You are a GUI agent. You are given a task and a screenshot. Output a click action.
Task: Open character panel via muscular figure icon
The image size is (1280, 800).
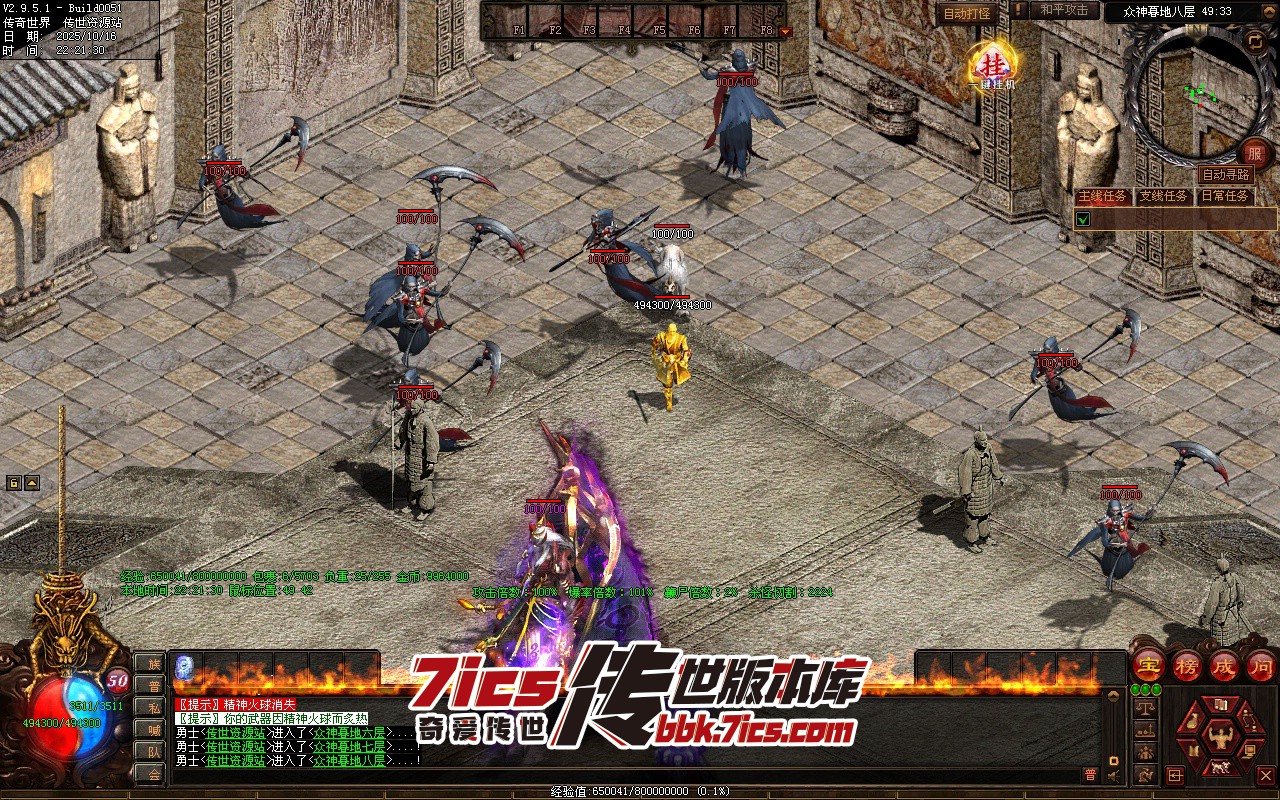1219,738
